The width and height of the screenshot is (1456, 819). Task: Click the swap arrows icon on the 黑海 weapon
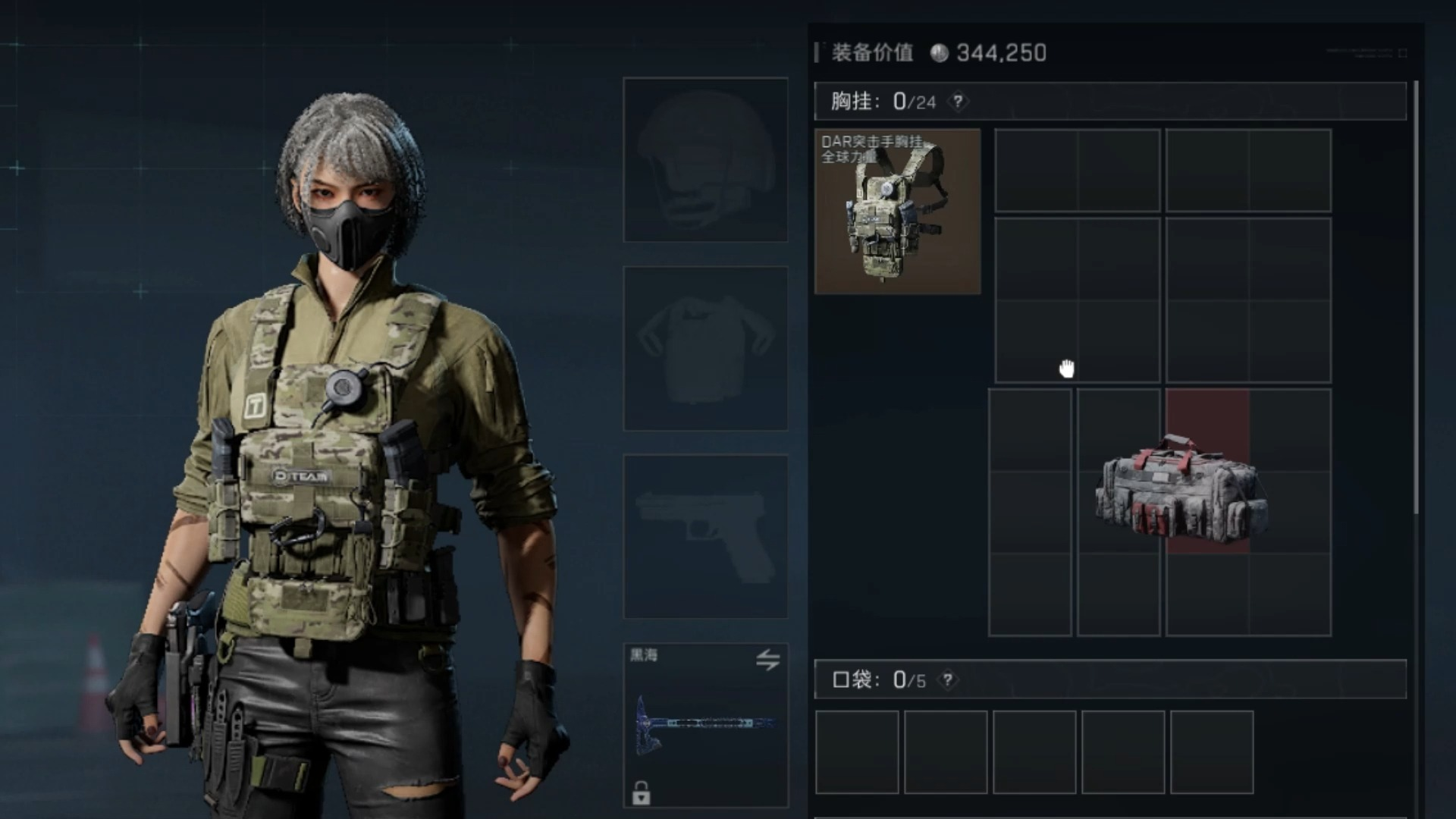[768, 661]
